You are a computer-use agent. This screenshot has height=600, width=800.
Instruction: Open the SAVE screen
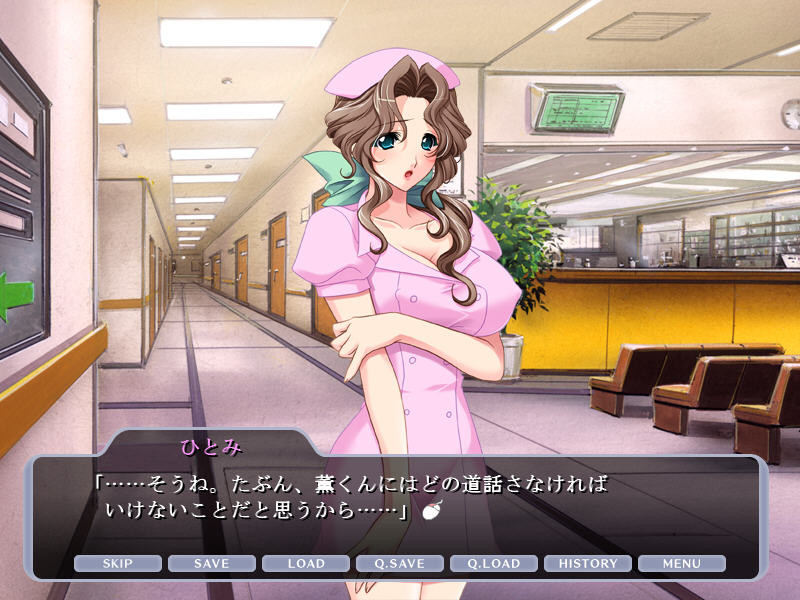211,563
